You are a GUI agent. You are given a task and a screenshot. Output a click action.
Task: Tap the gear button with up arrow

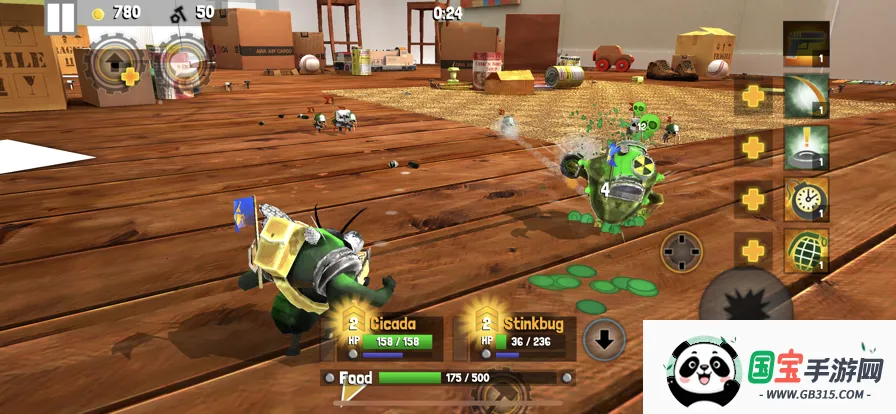click(x=116, y=62)
